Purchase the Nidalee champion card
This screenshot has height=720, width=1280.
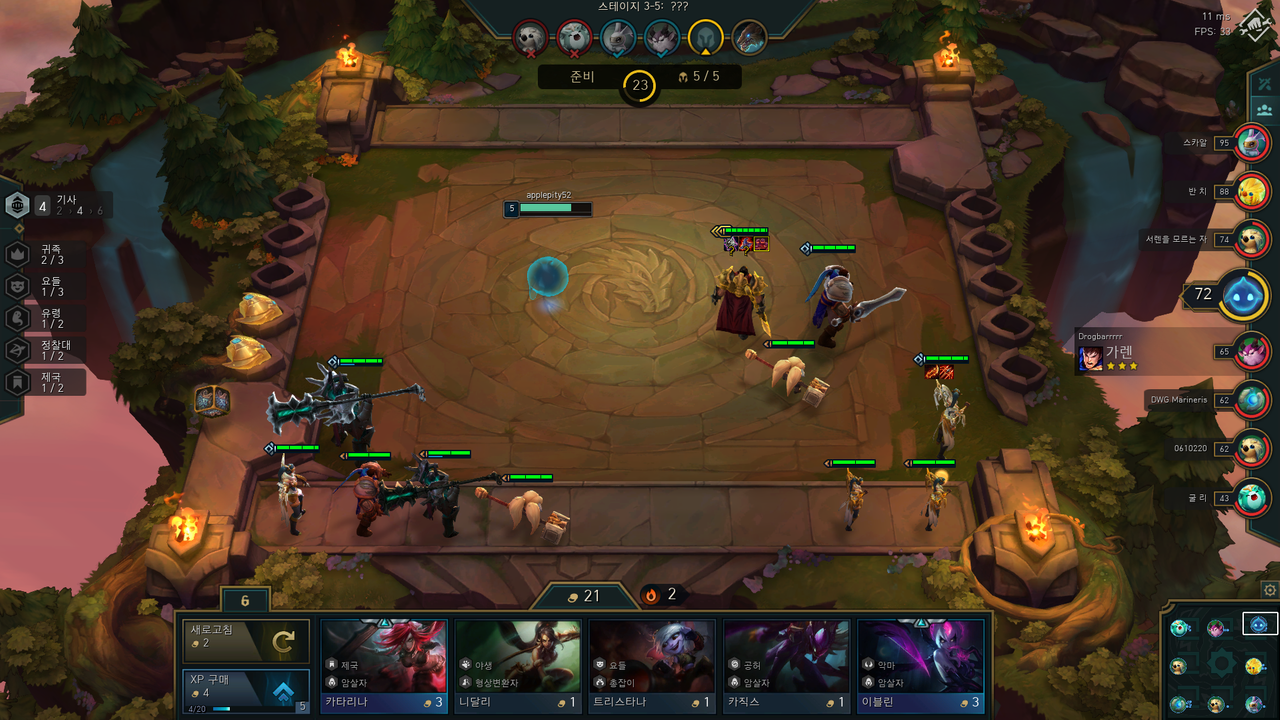tap(517, 665)
